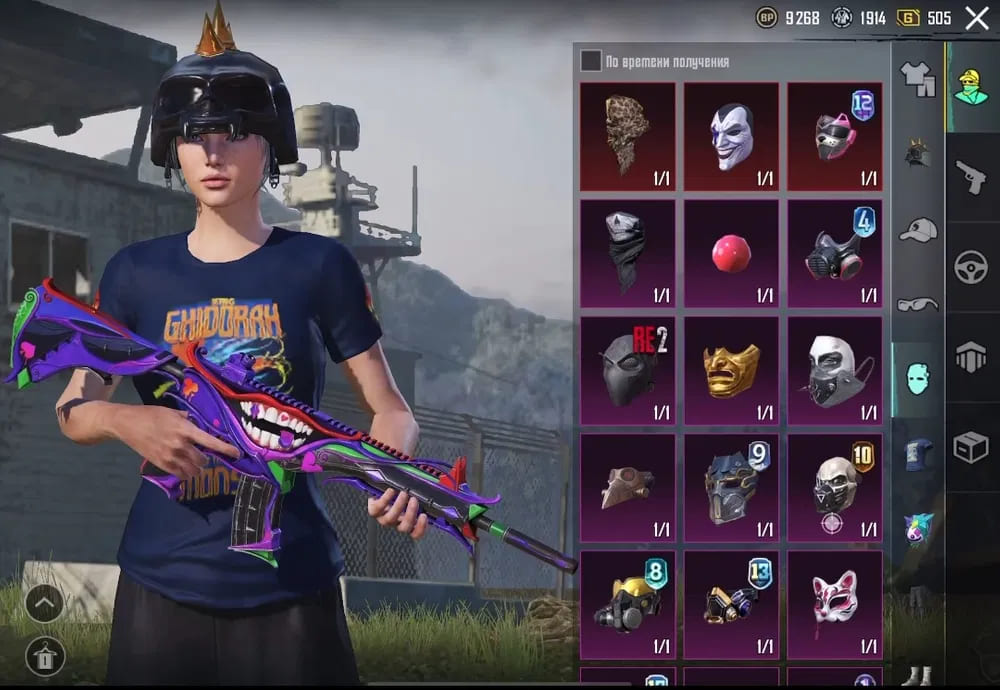1000x690 pixels.
Task: Pick the golden samurai half mask
Action: pos(731,370)
